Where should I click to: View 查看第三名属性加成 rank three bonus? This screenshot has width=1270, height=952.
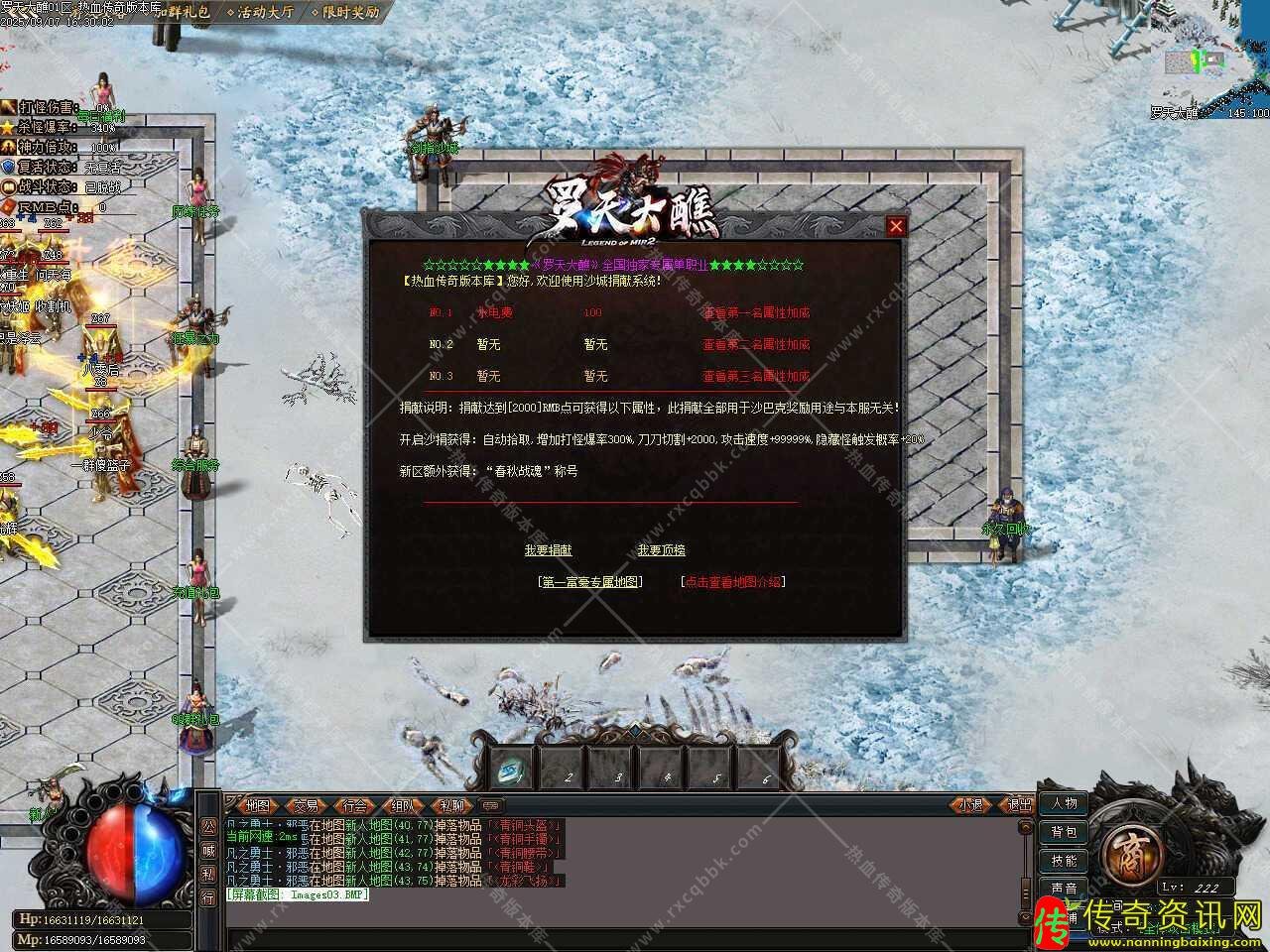756,376
